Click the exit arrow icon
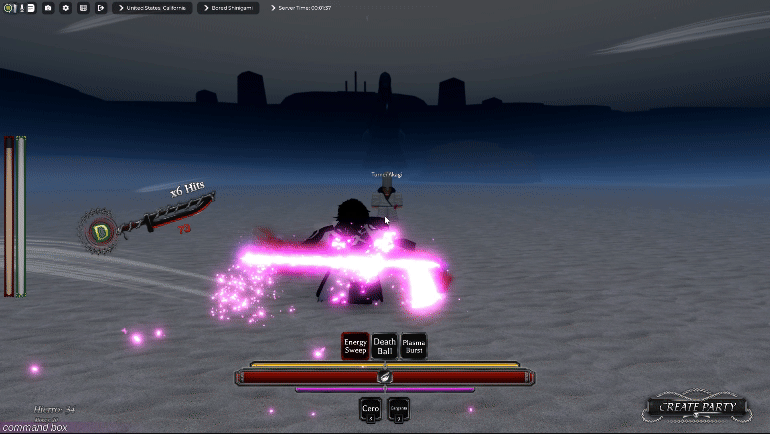770x434 pixels. [x=101, y=8]
